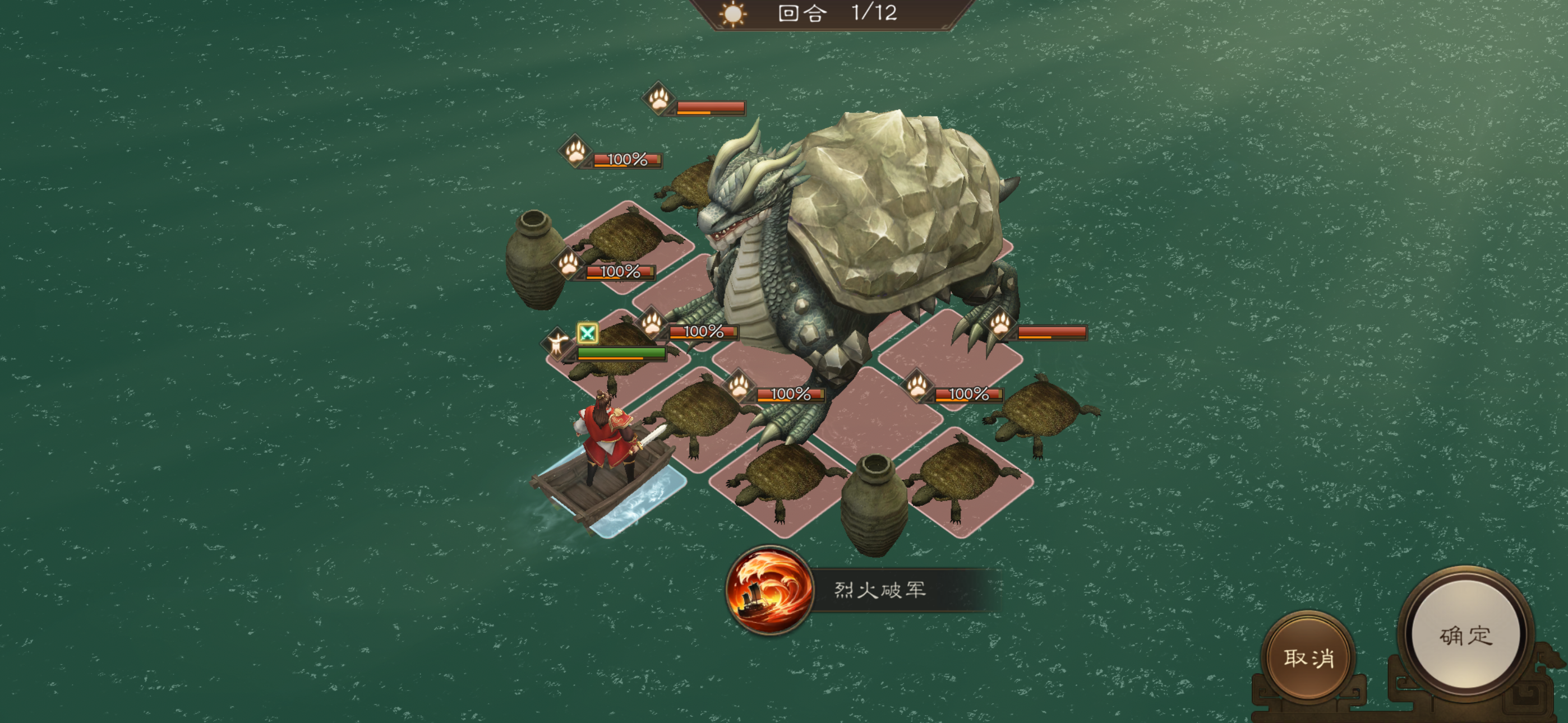Image resolution: width=1568 pixels, height=723 pixels.
Task: Click the sun icon on the turn banner
Action: point(733,16)
